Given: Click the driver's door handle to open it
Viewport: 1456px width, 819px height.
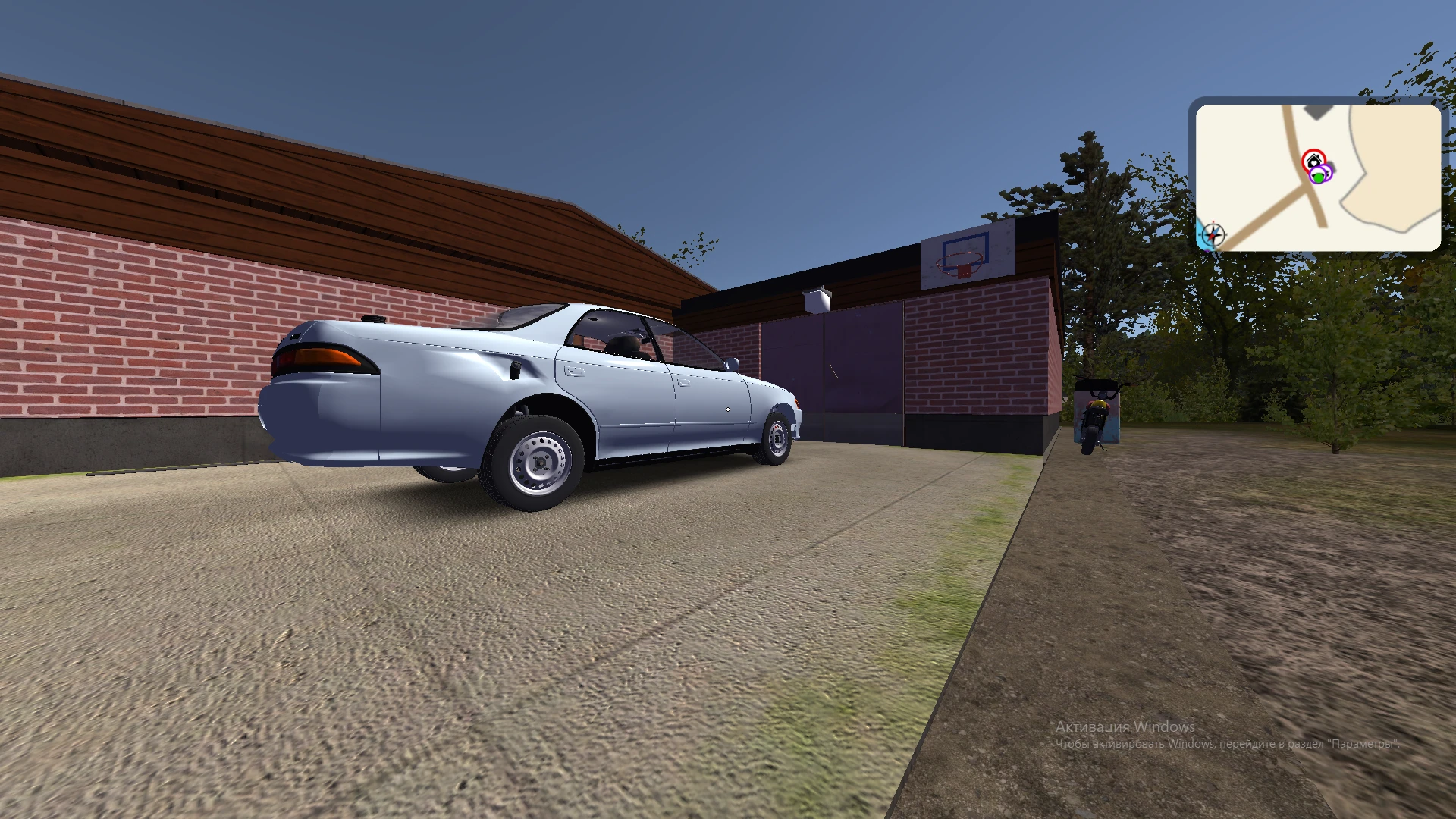Looking at the screenshot, I should tap(684, 383).
